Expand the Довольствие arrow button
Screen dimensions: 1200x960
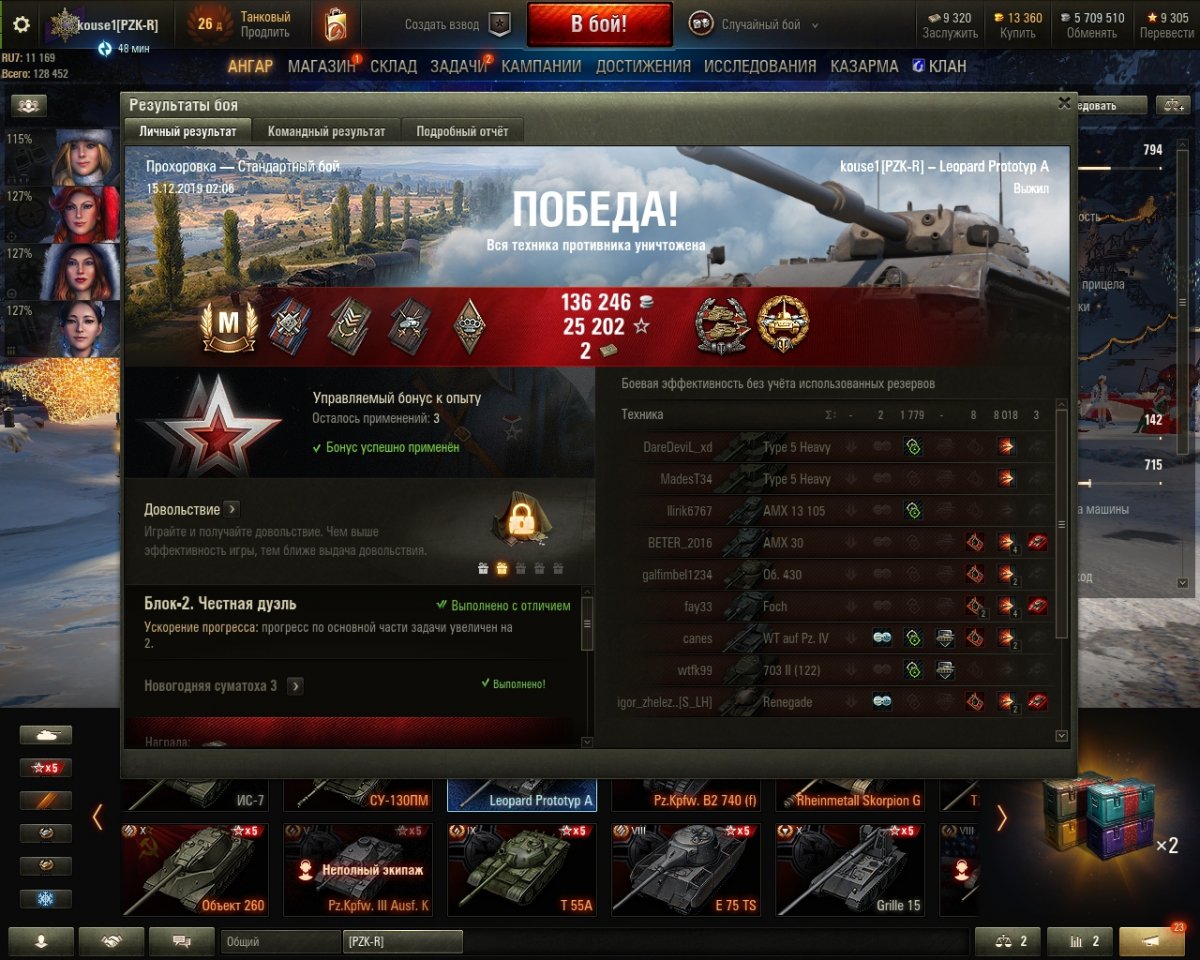pos(231,510)
